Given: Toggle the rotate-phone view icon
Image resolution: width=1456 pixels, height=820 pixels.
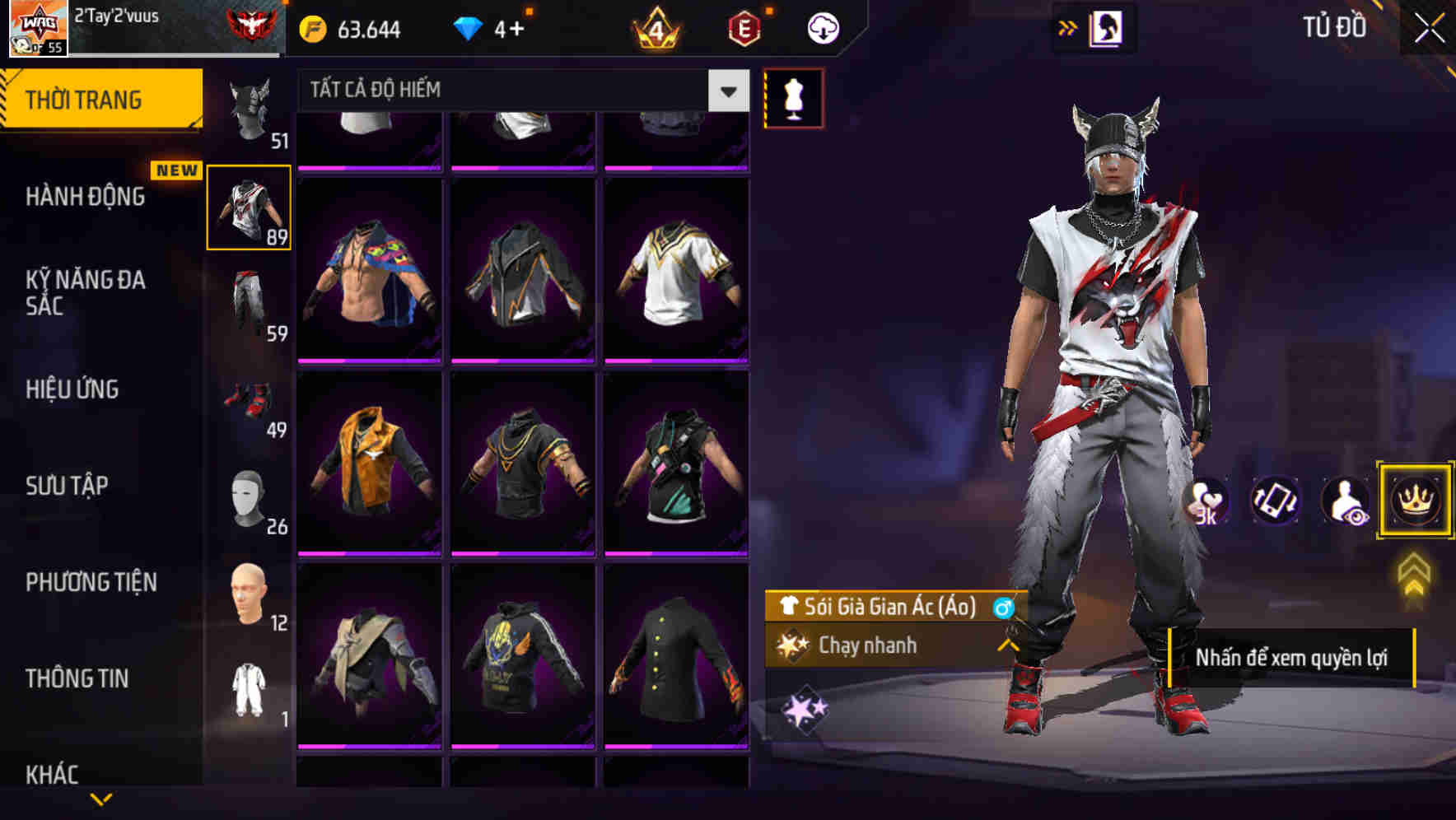Looking at the screenshot, I should tap(1276, 501).
